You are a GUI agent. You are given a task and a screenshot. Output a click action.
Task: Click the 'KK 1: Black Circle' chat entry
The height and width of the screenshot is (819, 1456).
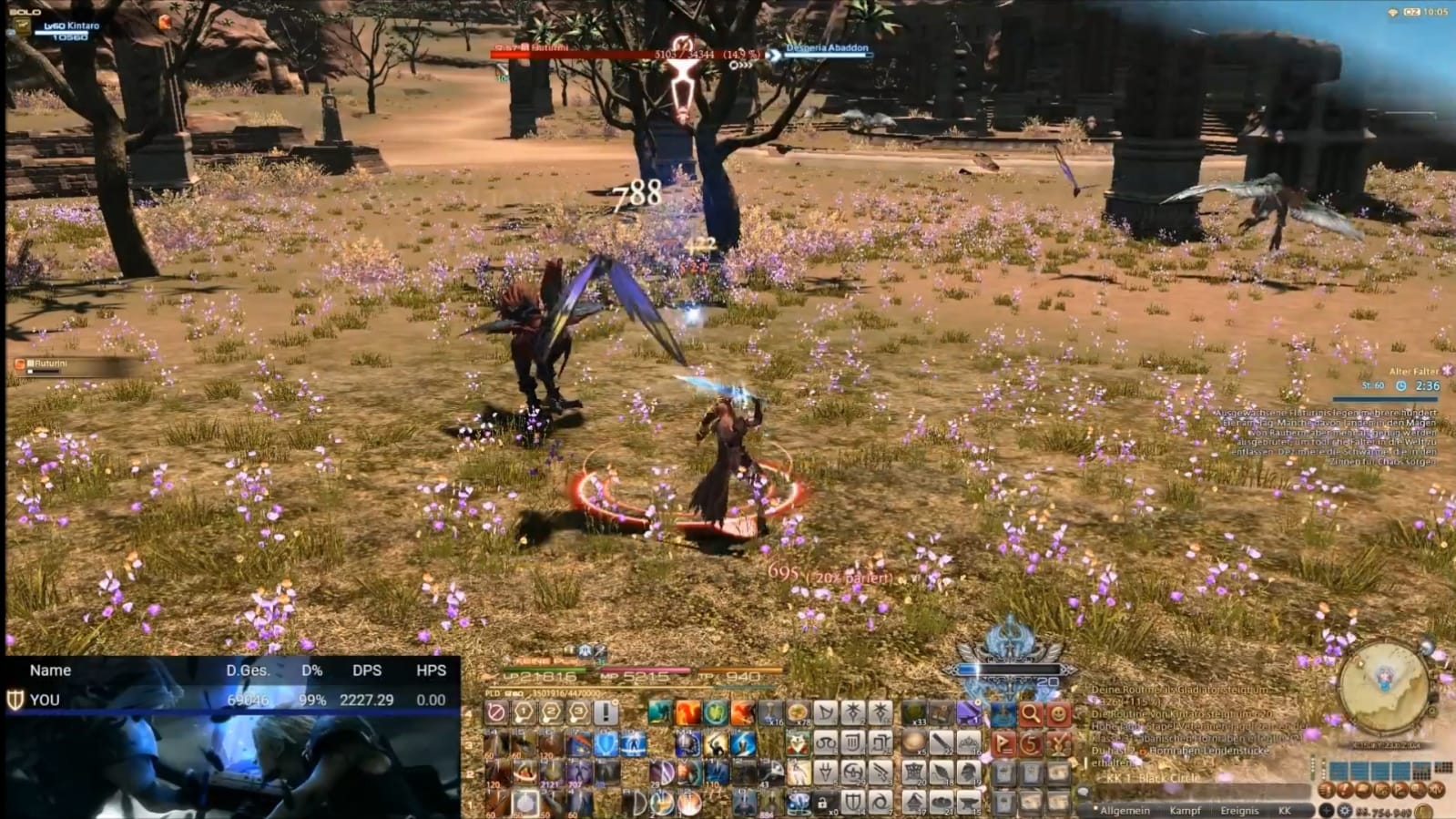1154,777
